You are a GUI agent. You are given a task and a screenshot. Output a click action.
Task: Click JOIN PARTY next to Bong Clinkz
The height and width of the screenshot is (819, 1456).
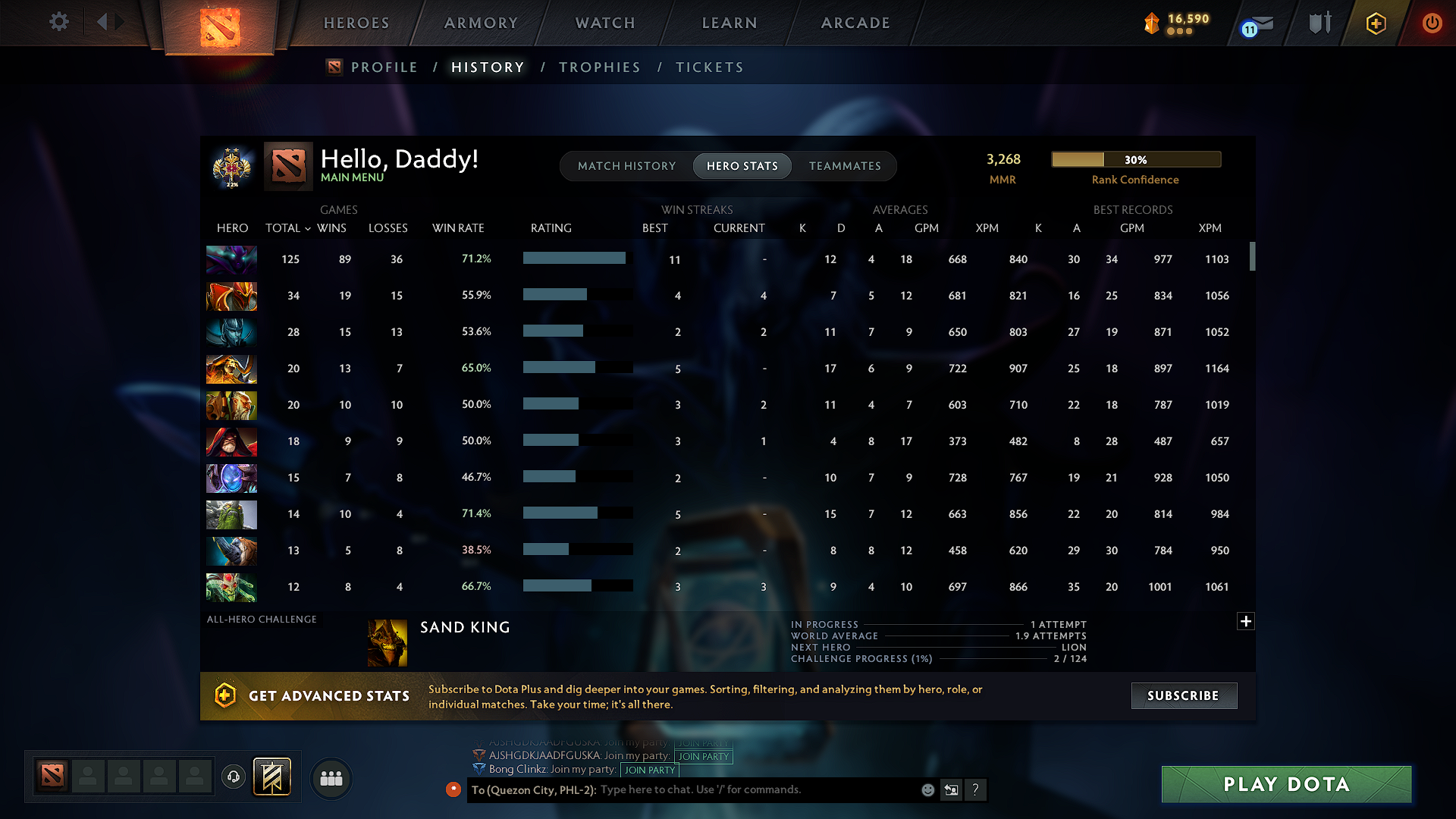pyautogui.click(x=649, y=770)
